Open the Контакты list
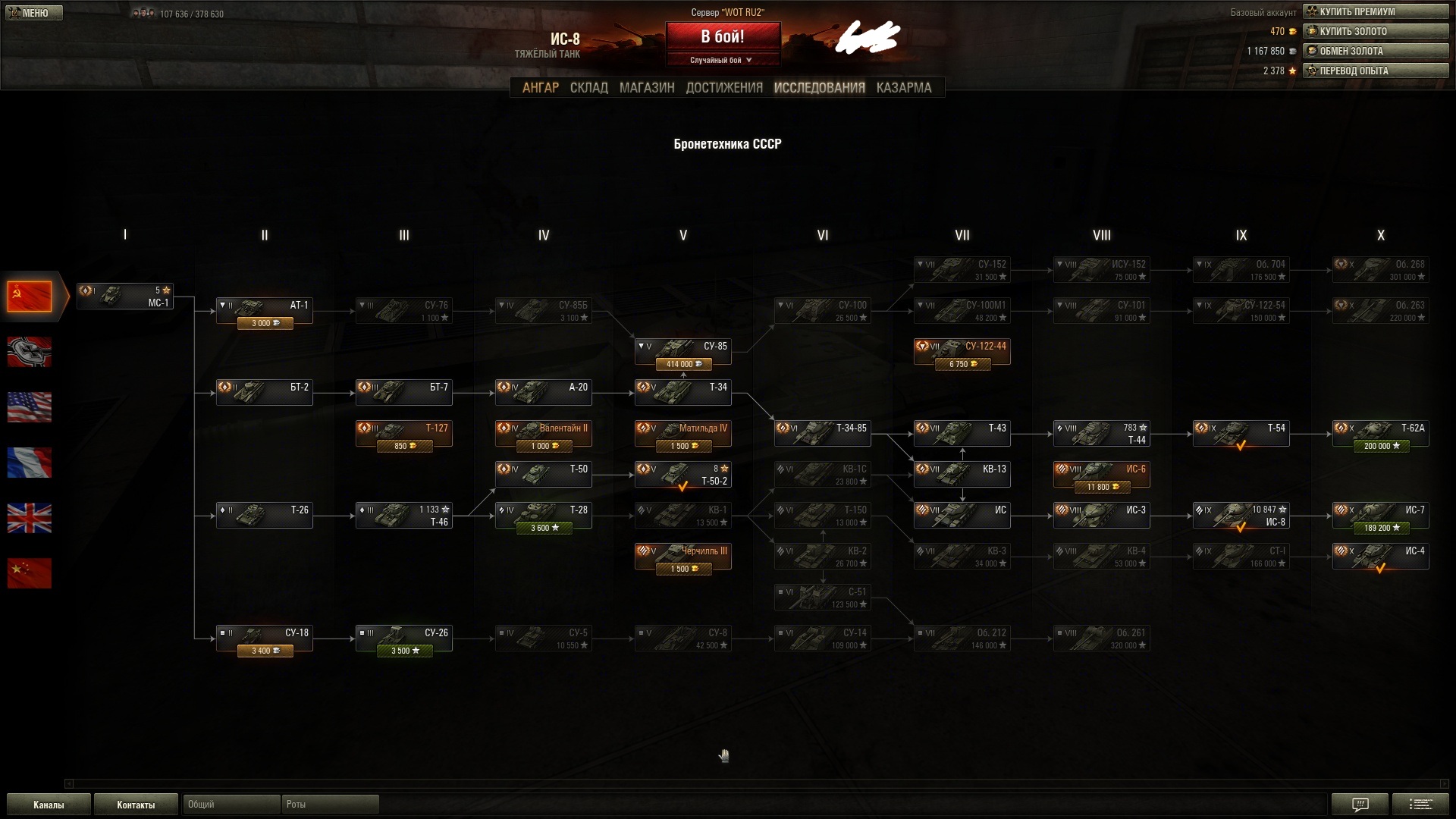The image size is (1456, 819). 136,805
